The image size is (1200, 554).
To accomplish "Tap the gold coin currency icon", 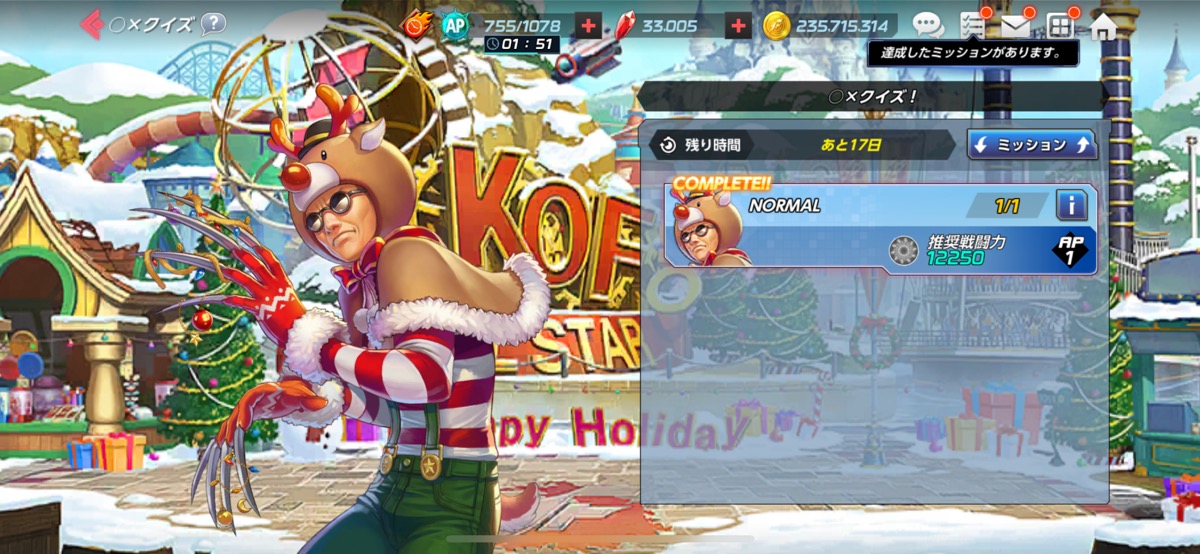I will tap(776, 26).
